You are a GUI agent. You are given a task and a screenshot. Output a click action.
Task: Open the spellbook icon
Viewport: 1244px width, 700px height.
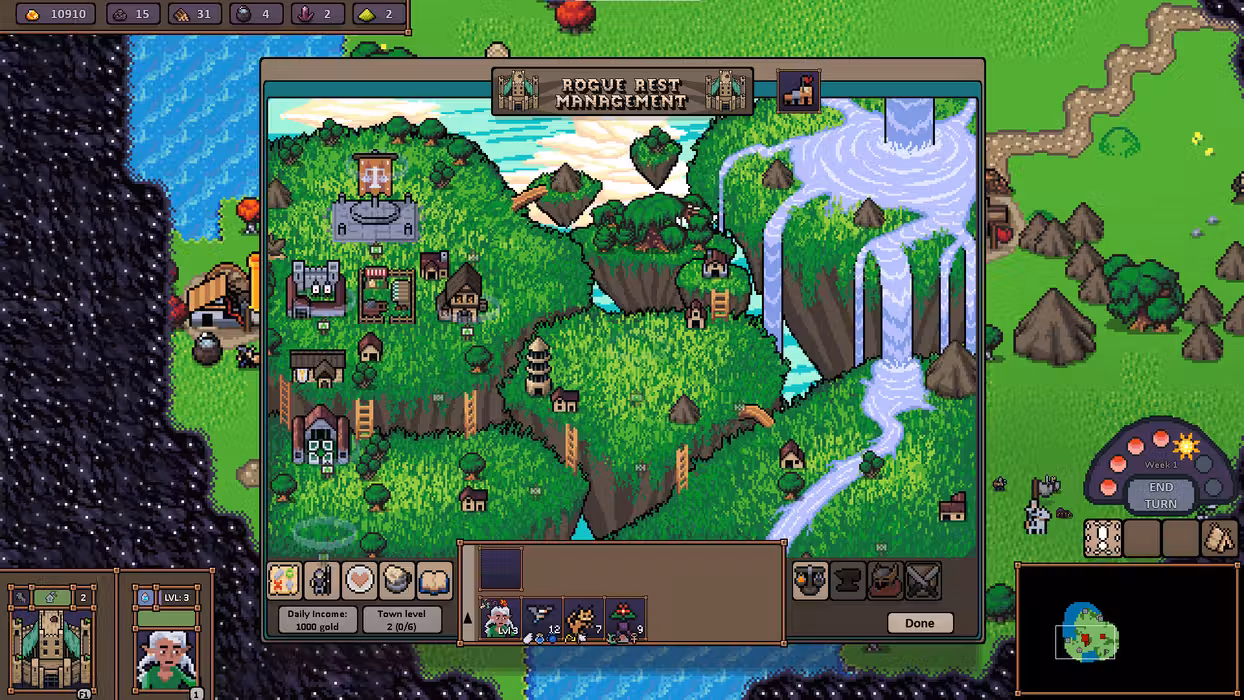click(434, 580)
